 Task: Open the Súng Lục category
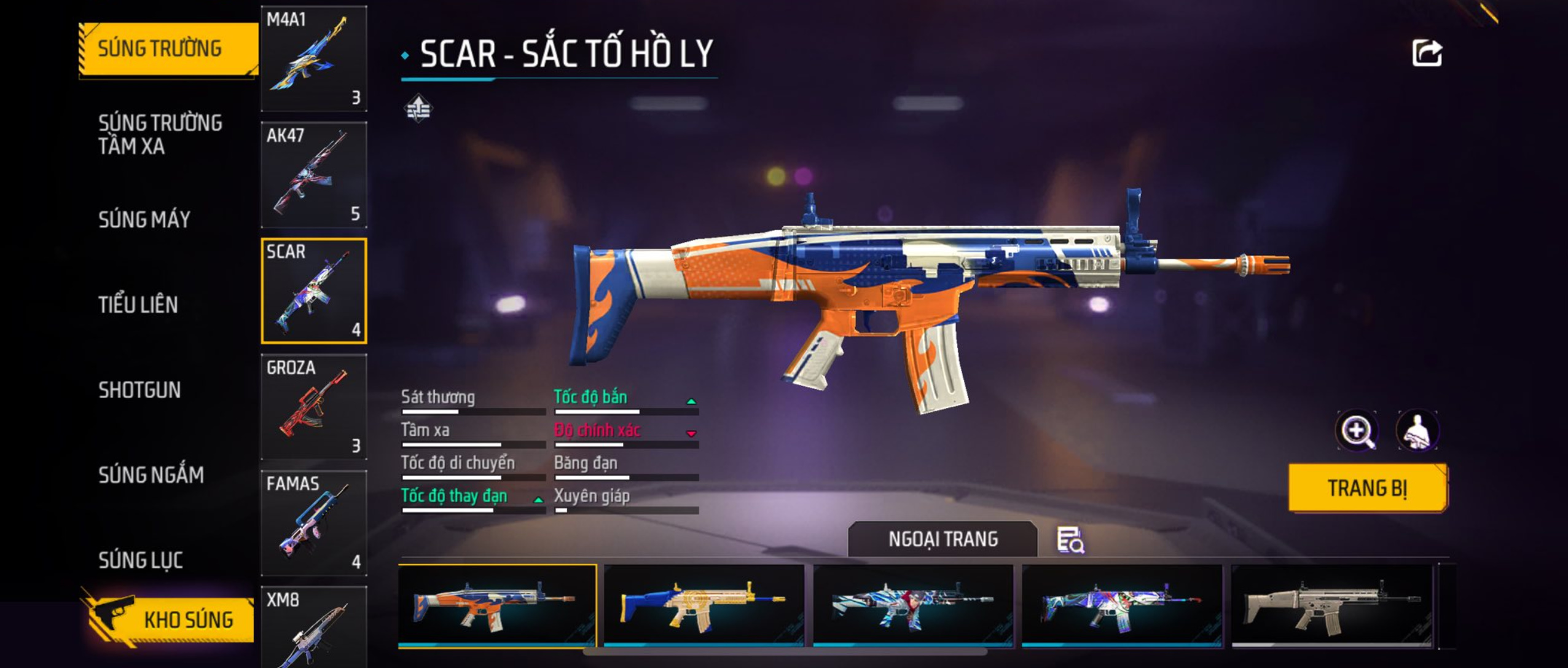[141, 560]
